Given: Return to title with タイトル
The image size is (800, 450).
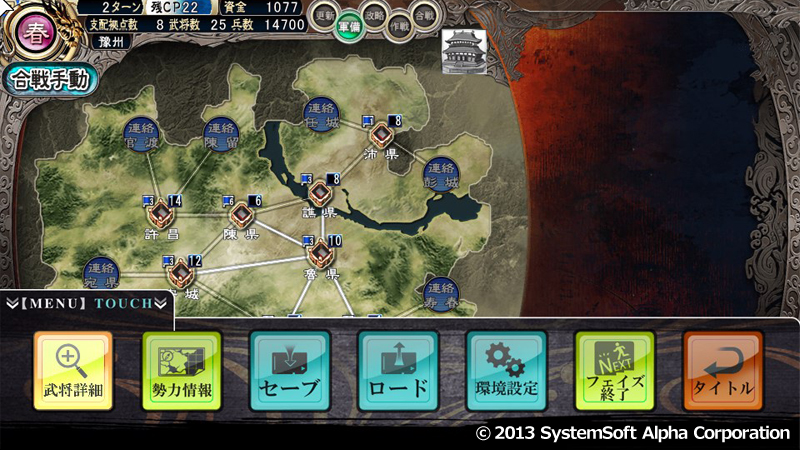Looking at the screenshot, I should [x=723, y=370].
